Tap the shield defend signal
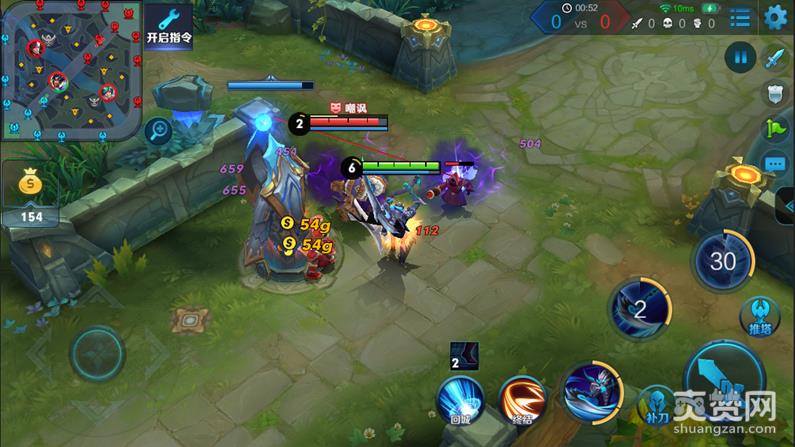Screen dimensions: 795x447 (x=776, y=93)
